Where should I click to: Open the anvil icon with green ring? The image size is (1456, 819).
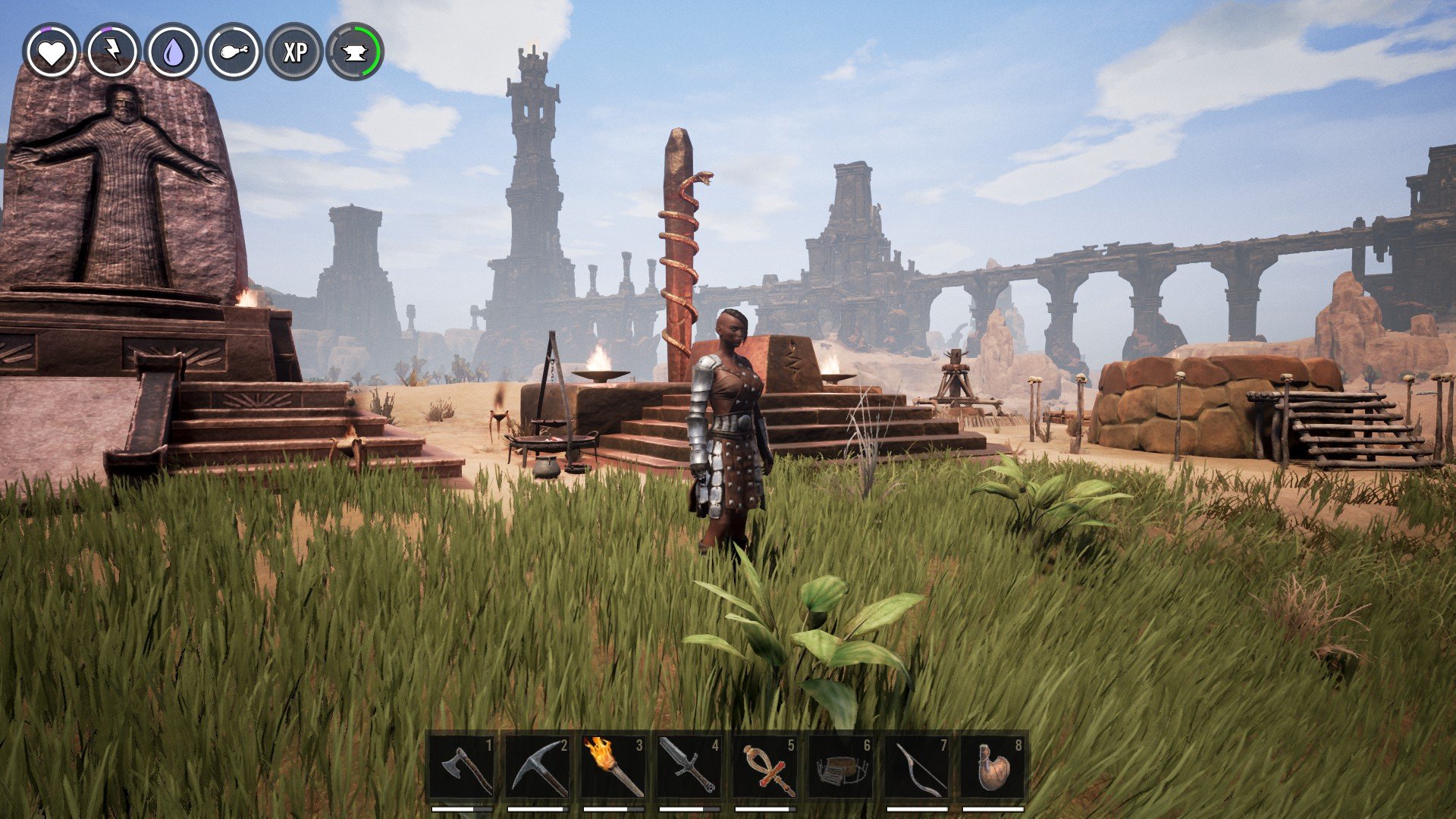(x=355, y=52)
